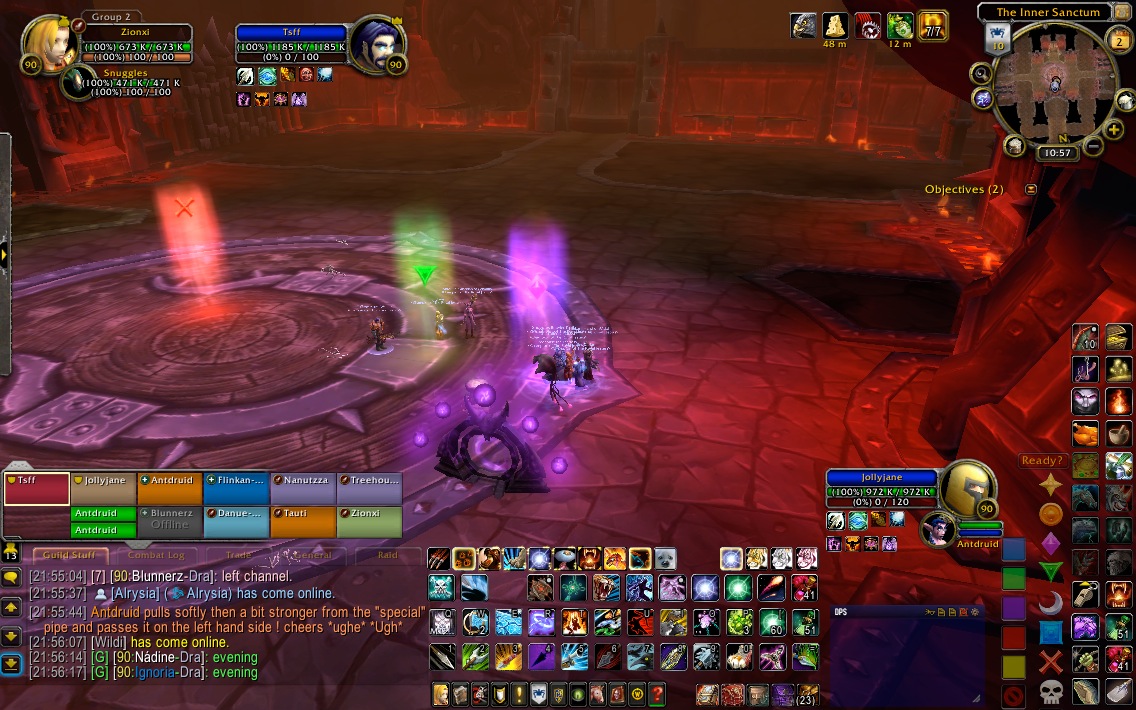The width and height of the screenshot is (1136, 710).
Task: Zoom in the minimap with the plus button
Action: pos(1114,129)
